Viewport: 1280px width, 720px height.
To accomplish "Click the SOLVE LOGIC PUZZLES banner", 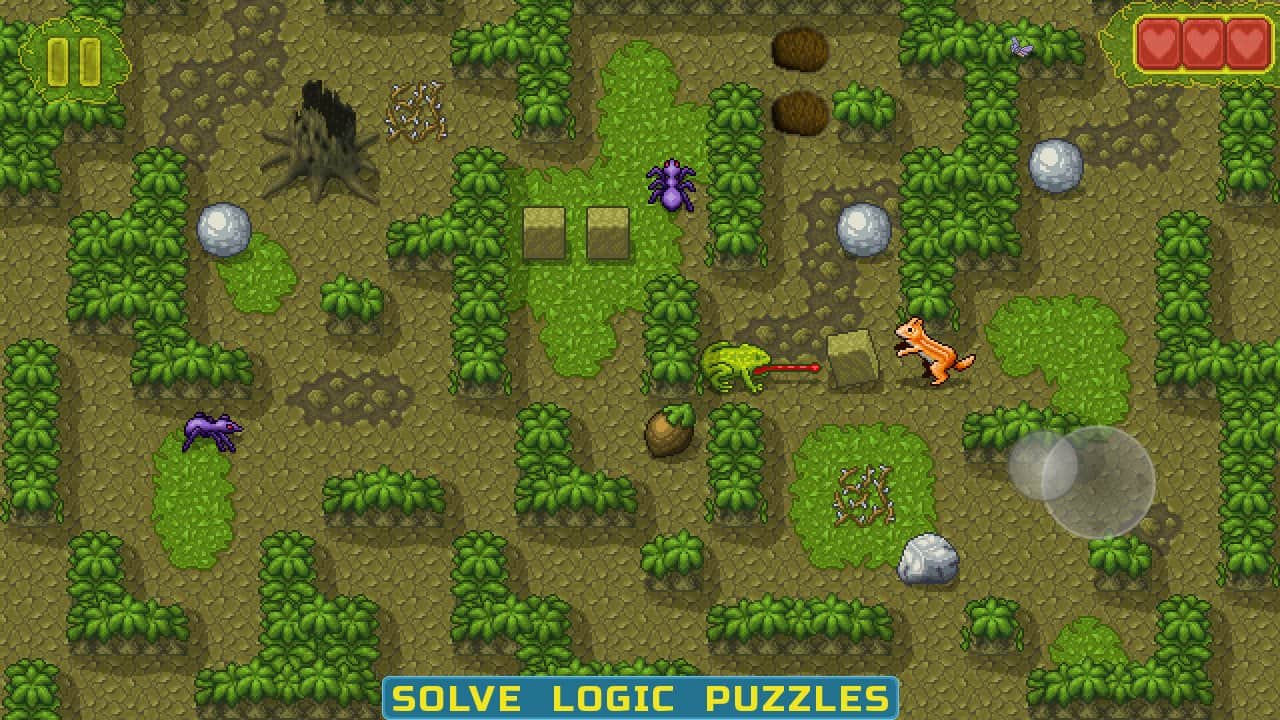I will (640, 699).
